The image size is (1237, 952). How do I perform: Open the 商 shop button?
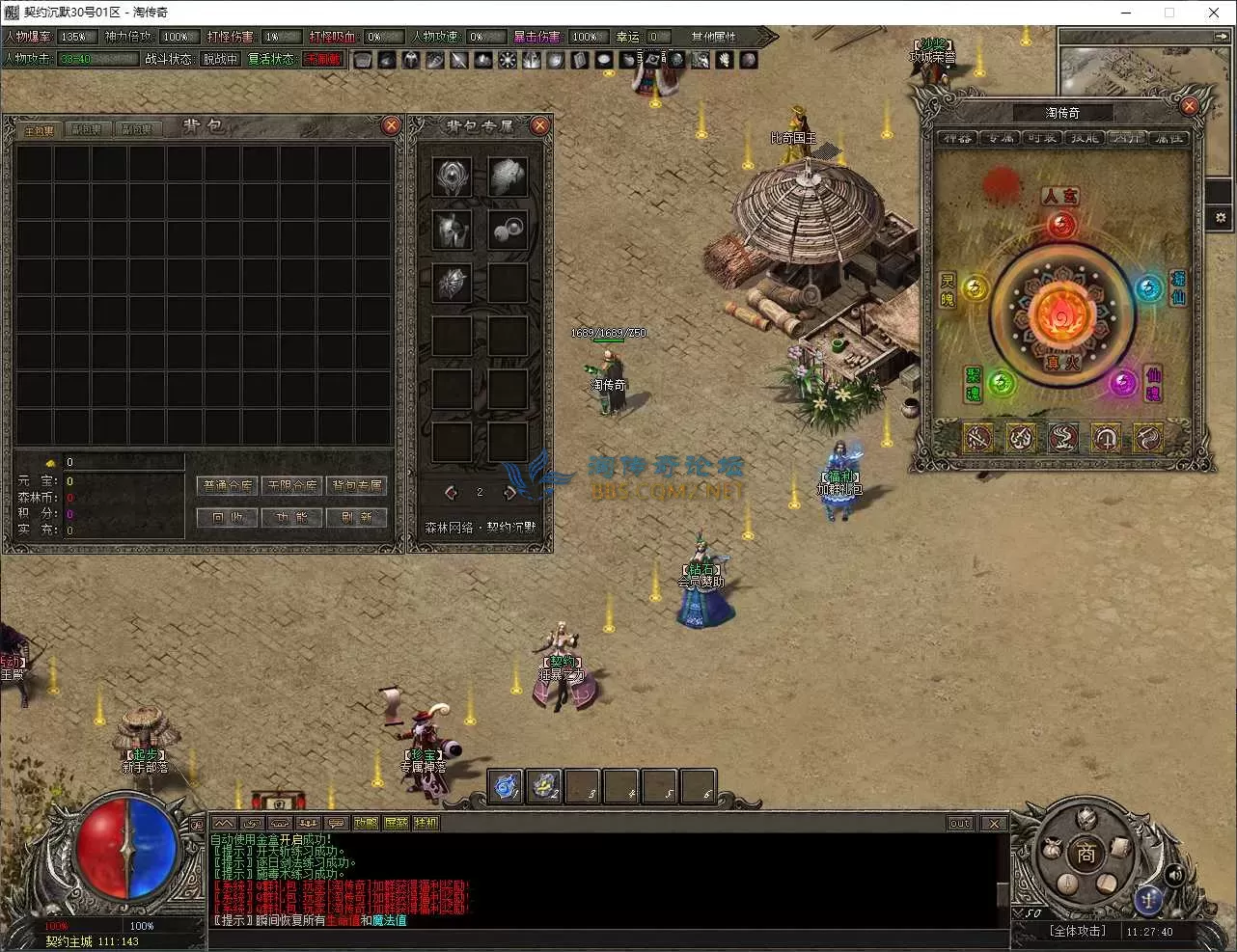[1086, 854]
